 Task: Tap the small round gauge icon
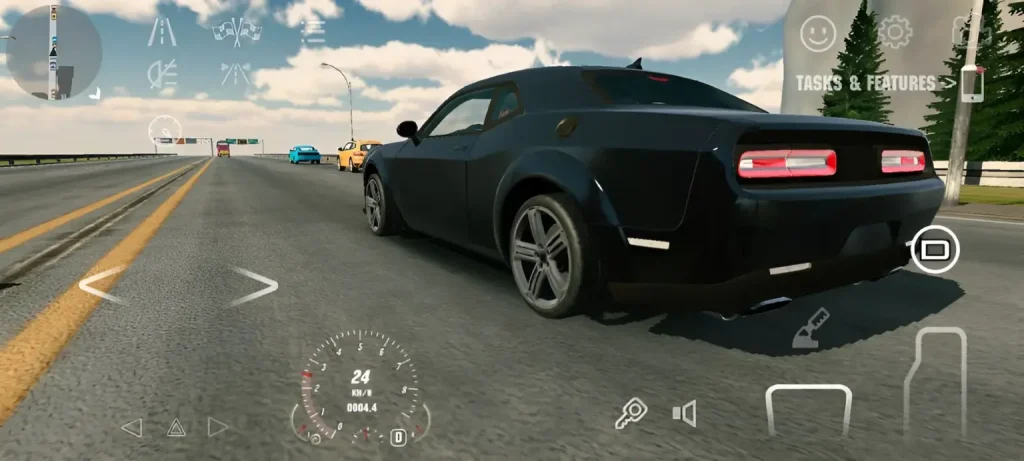(165, 131)
